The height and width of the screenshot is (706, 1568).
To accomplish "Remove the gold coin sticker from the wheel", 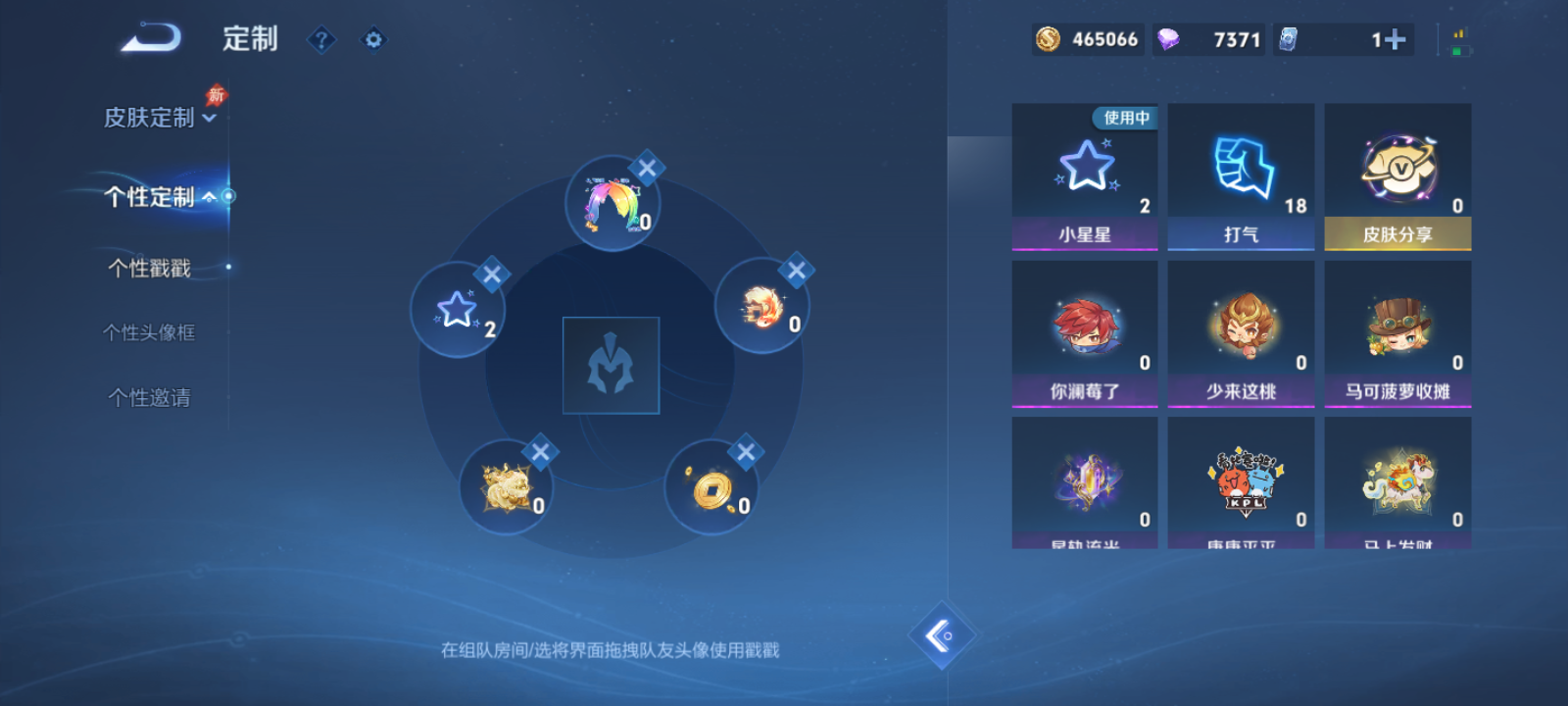I will pos(745,453).
